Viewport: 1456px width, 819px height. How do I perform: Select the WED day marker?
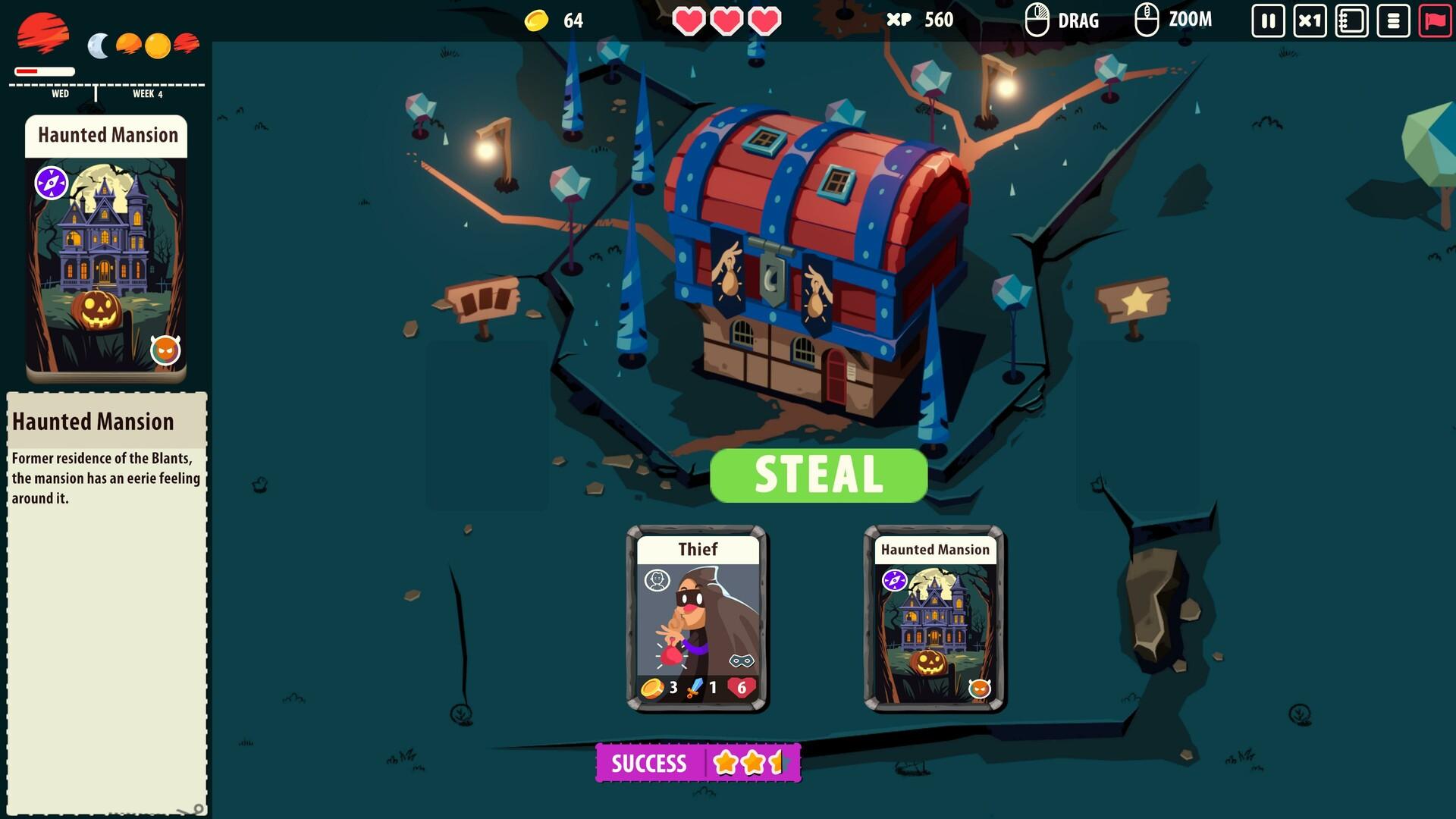click(x=61, y=93)
